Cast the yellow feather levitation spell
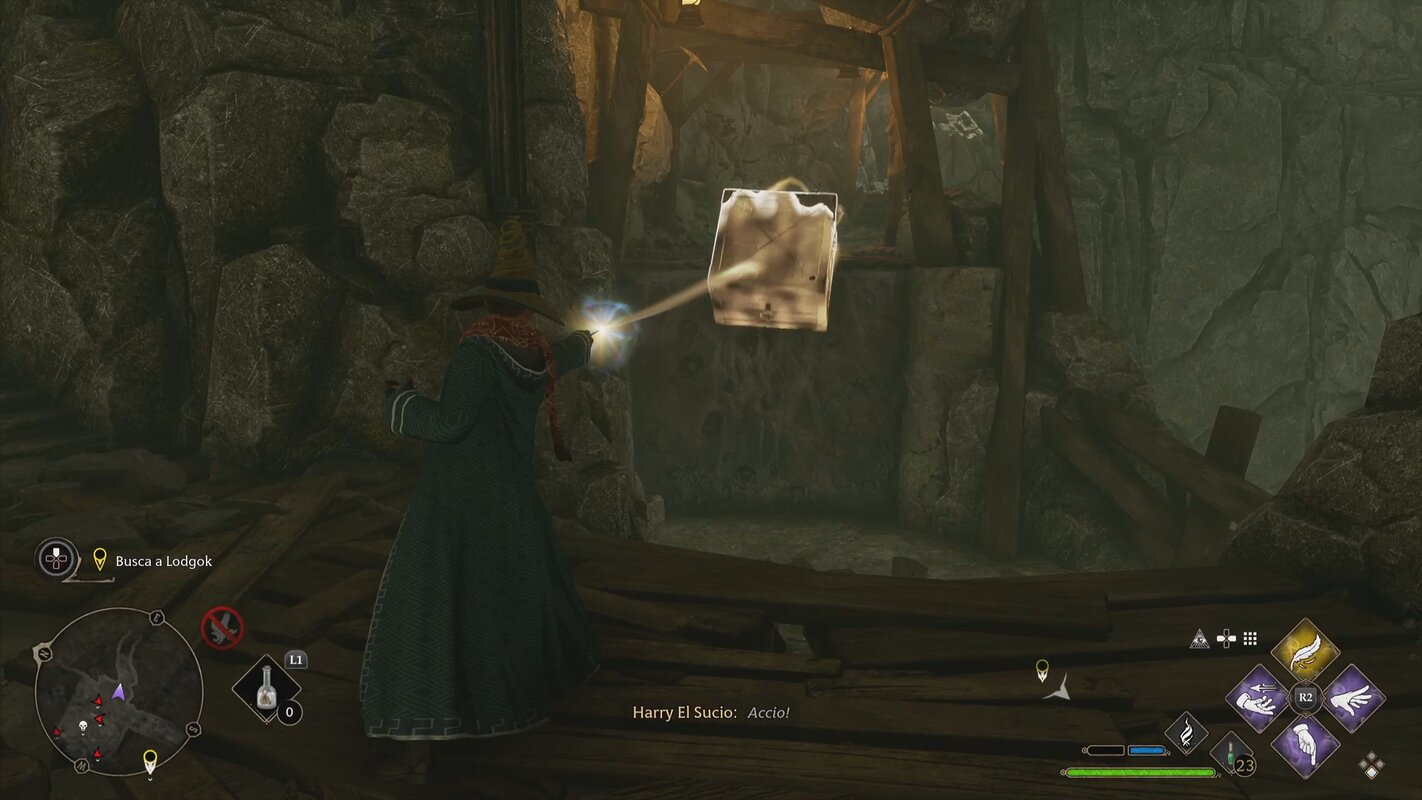 pyautogui.click(x=1305, y=651)
